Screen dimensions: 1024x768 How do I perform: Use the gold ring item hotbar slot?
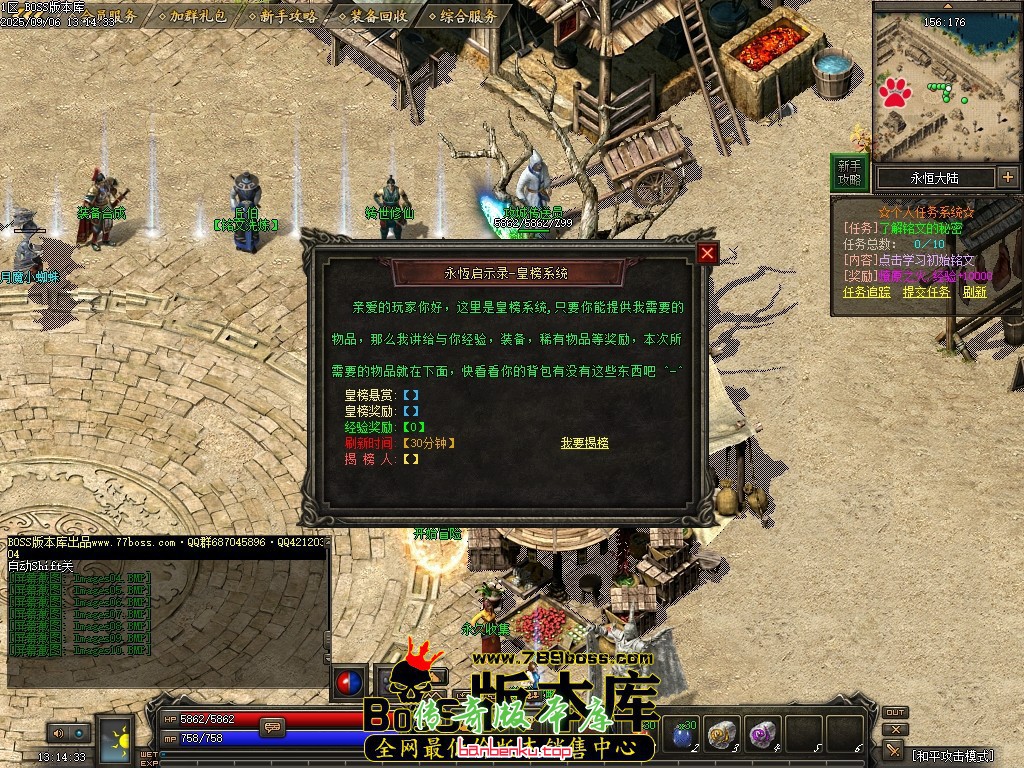722,735
